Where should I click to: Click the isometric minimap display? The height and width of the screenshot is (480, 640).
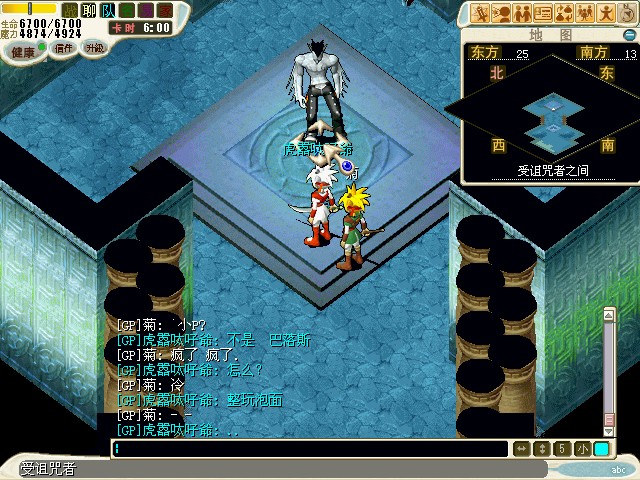[x=545, y=115]
